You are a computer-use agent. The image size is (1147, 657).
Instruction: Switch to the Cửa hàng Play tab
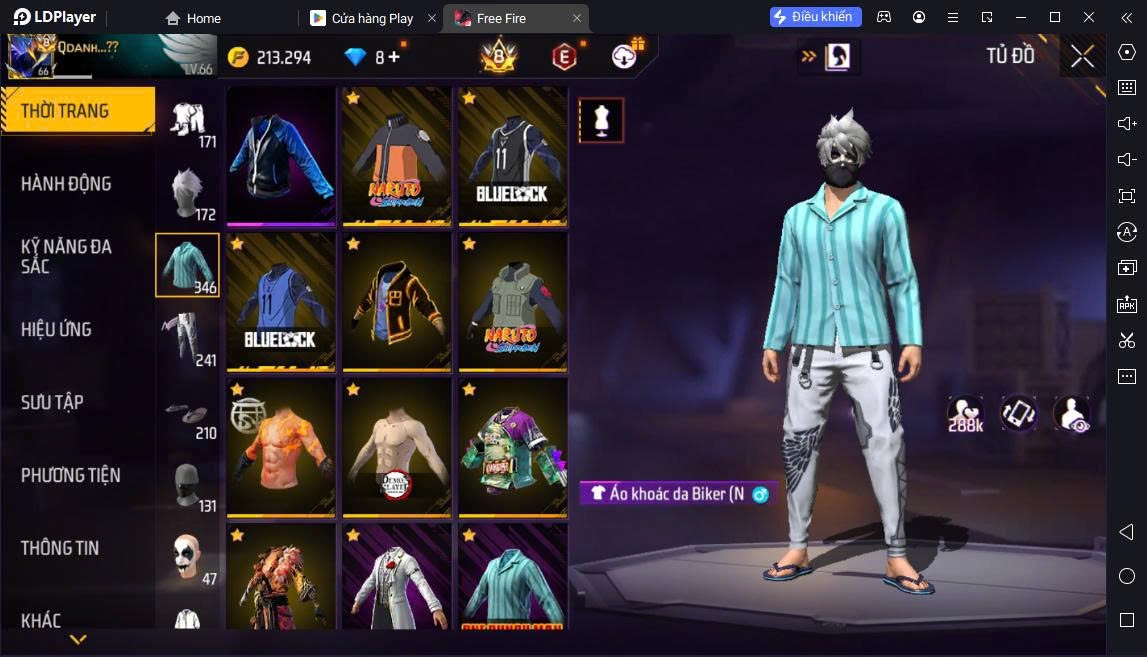(x=372, y=18)
